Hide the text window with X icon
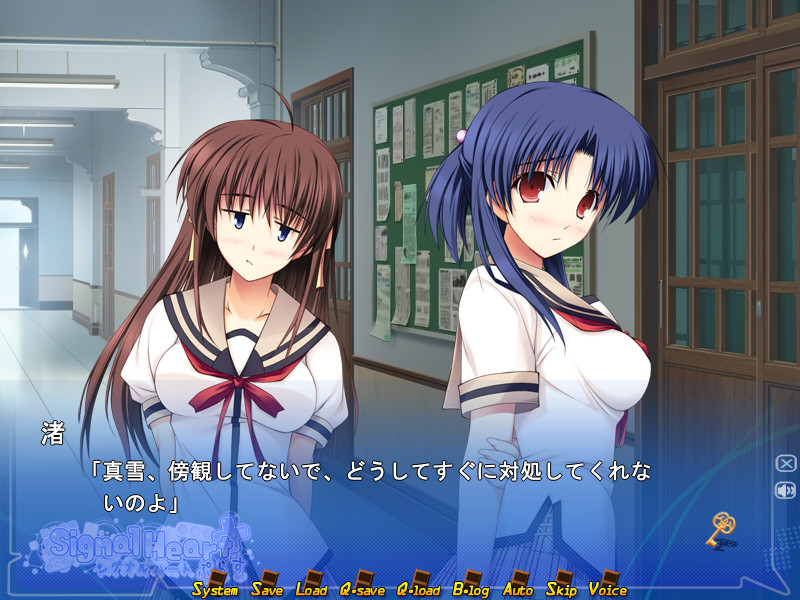800x600 pixels. pos(785,463)
